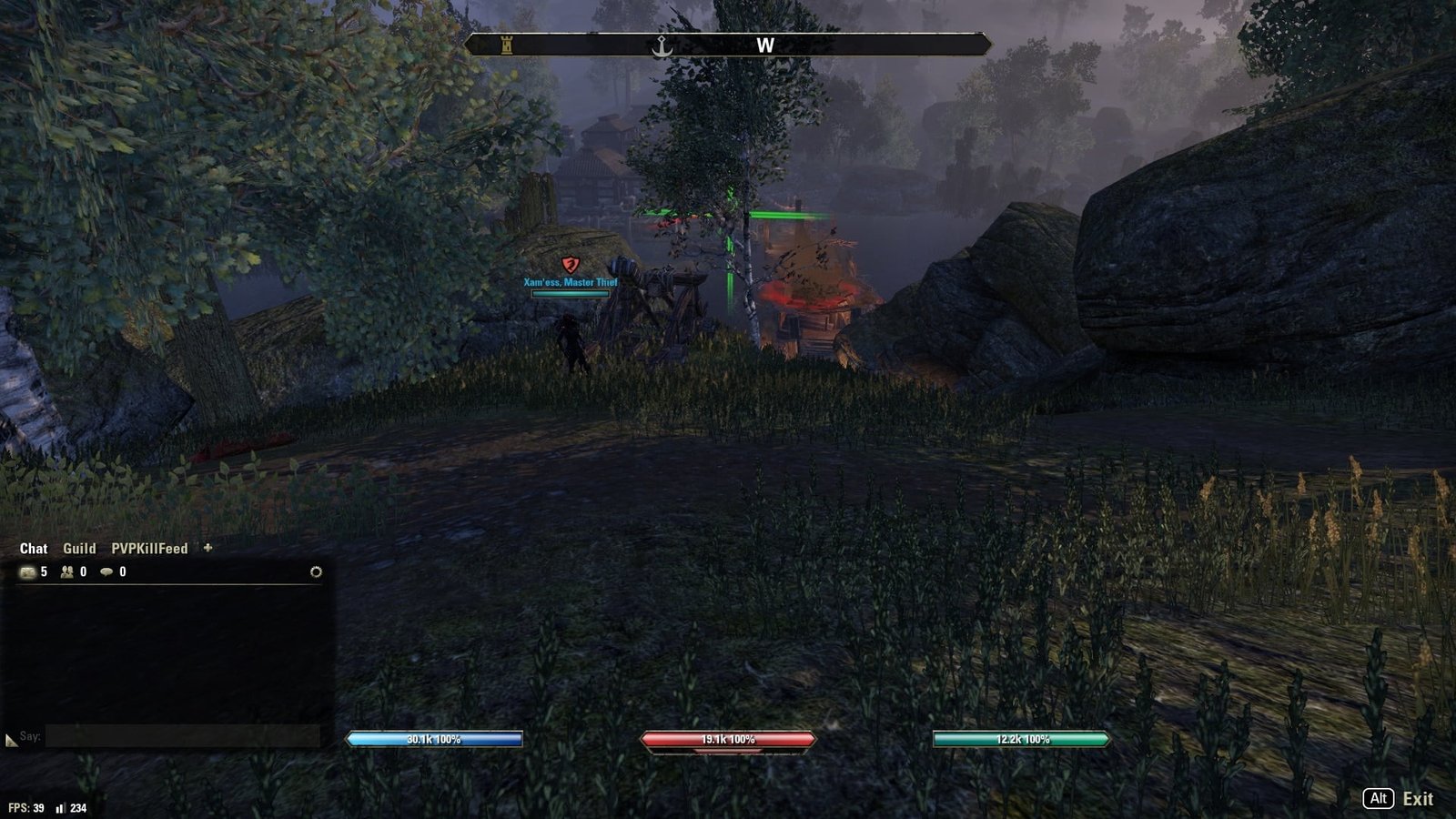The width and height of the screenshot is (1456, 819).
Task: Show the friends list icon
Action: click(x=67, y=571)
